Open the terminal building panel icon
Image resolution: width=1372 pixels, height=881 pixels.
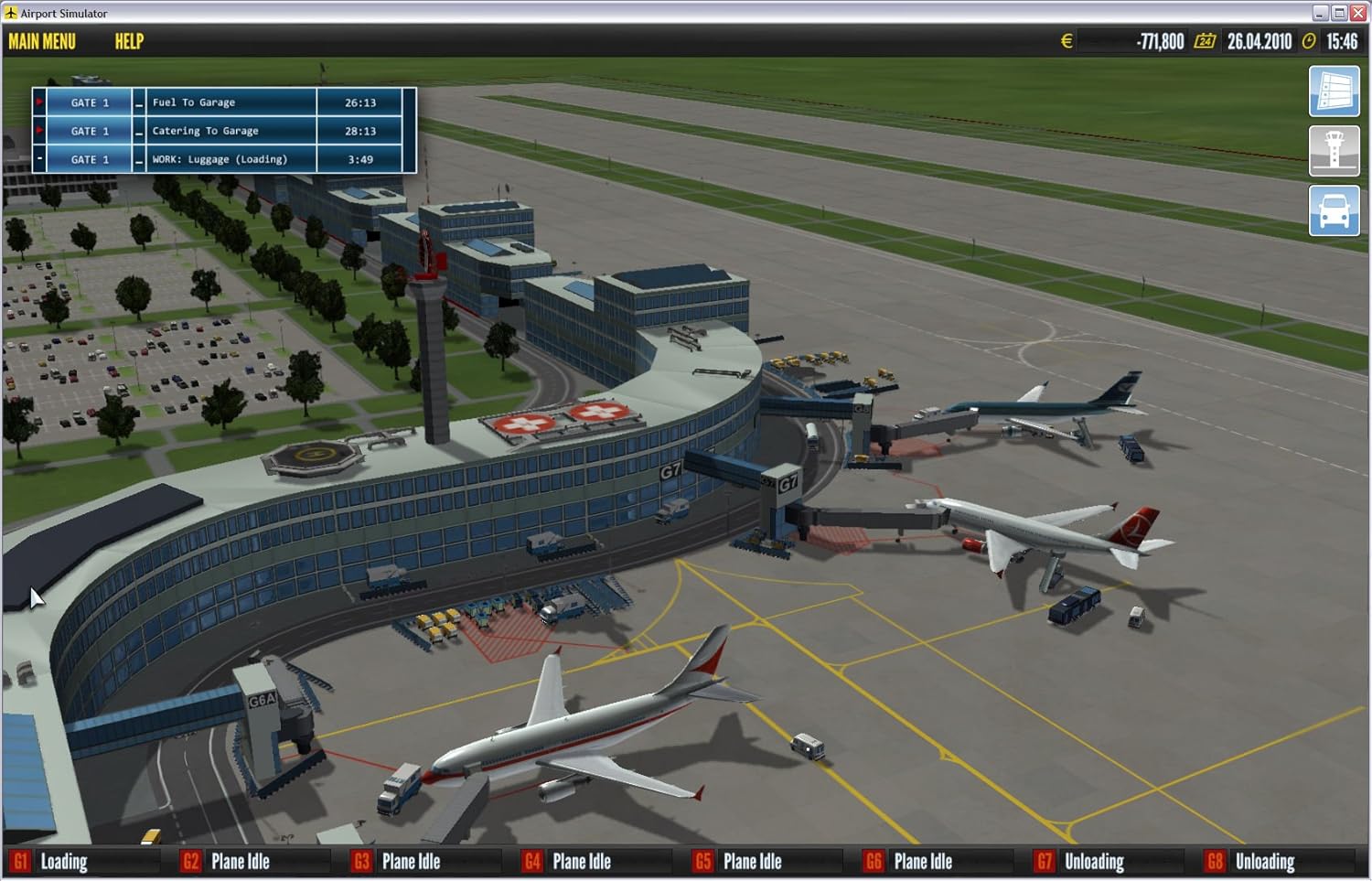pyautogui.click(x=1334, y=91)
